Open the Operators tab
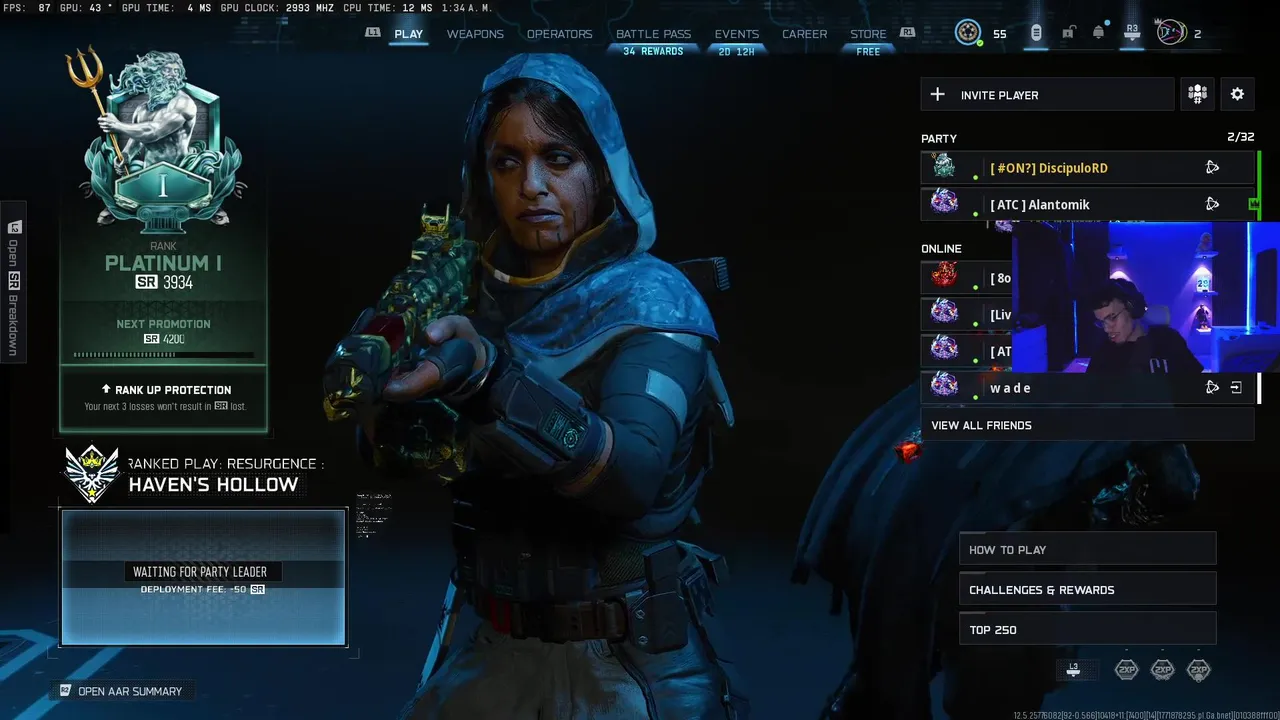1280x720 pixels. (559, 34)
